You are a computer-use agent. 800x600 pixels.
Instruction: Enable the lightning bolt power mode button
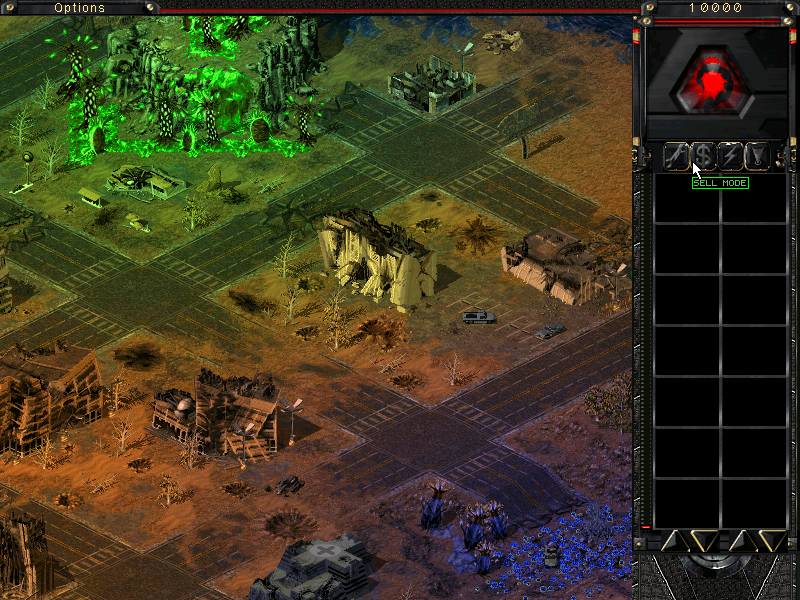[731, 156]
